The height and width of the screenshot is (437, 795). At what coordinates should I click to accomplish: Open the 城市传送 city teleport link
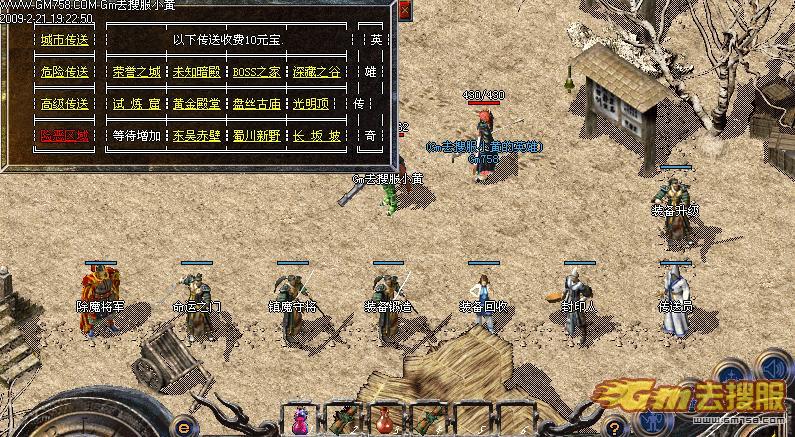64,41
